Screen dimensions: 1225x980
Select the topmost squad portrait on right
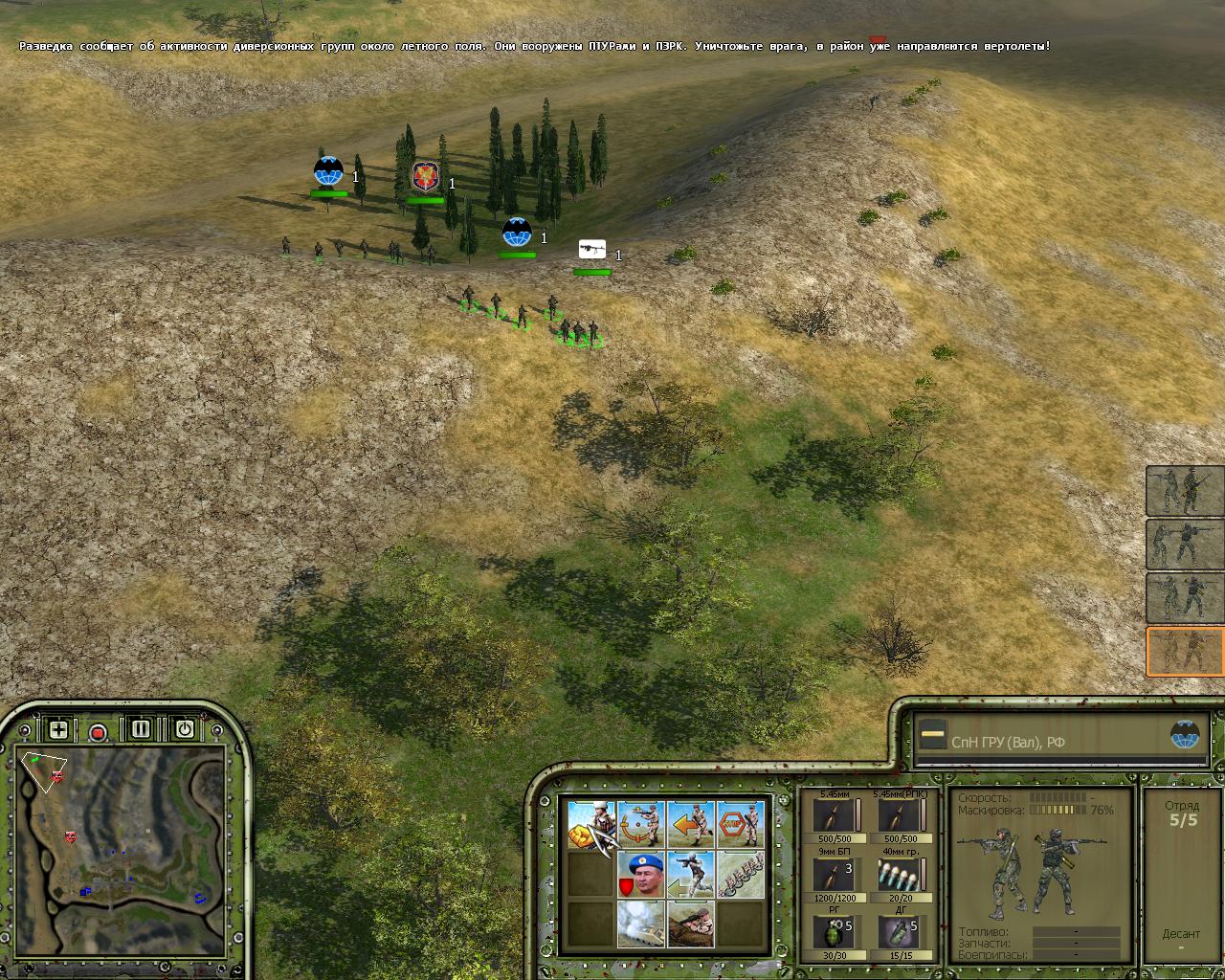click(x=1185, y=490)
